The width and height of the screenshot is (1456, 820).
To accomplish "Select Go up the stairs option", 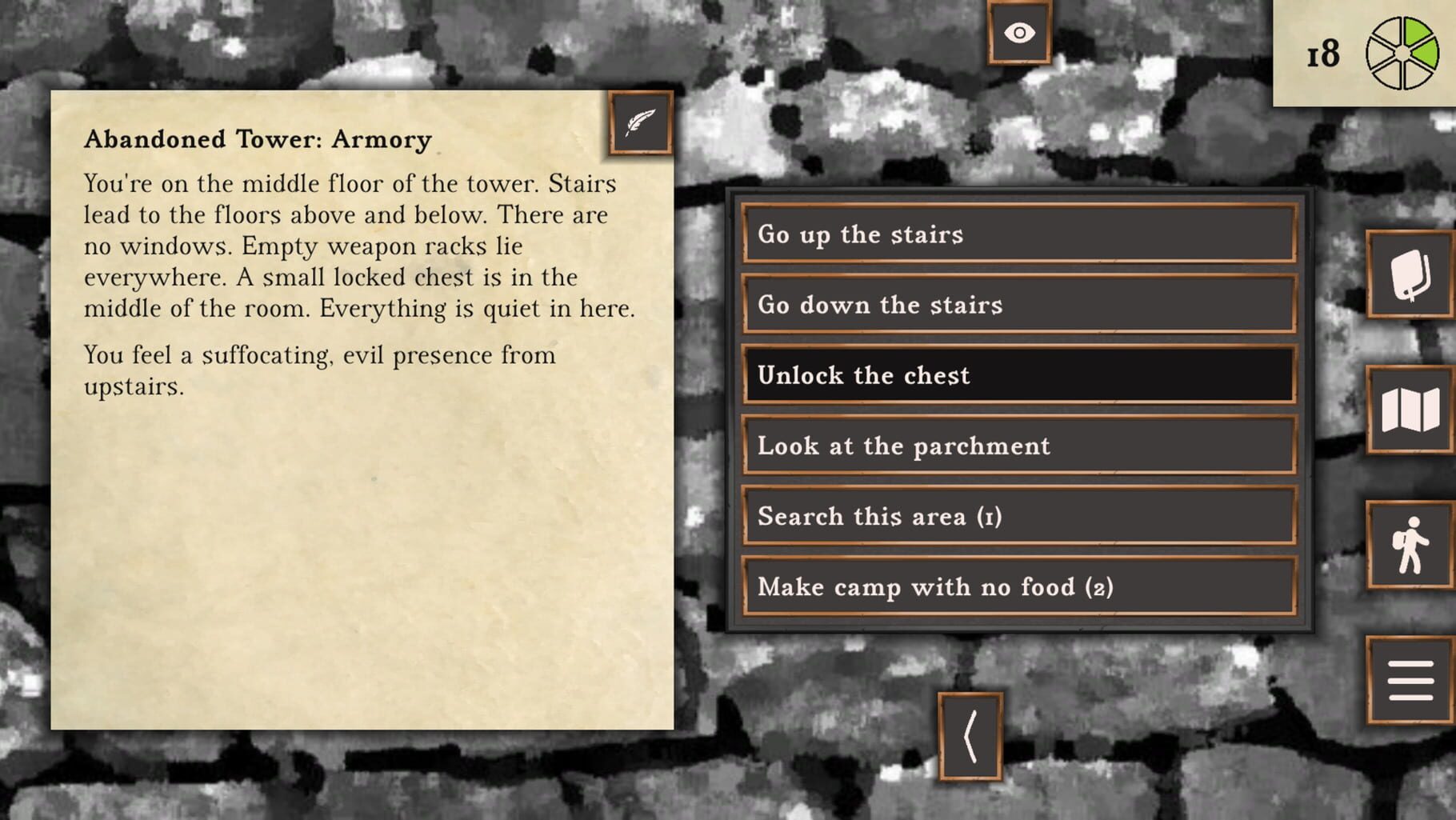I will (x=1018, y=234).
